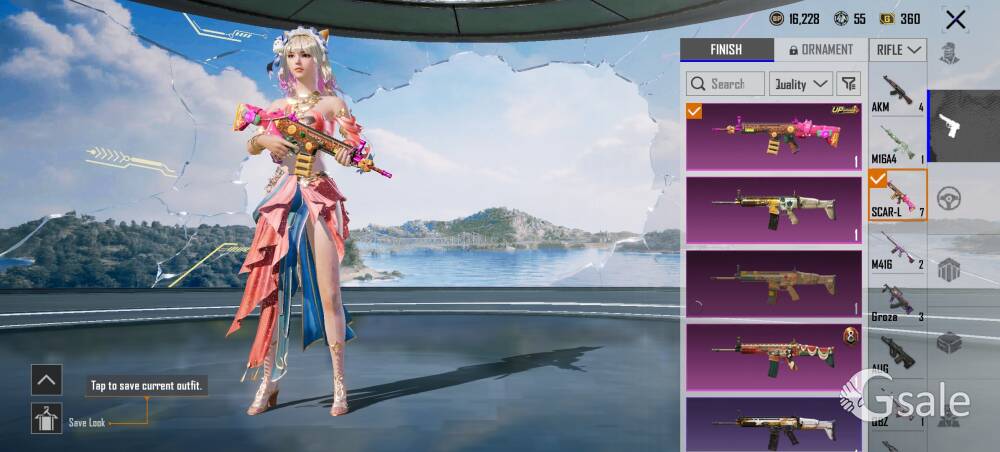
Task: Switch to the pistol firearms category
Action: click(950, 126)
